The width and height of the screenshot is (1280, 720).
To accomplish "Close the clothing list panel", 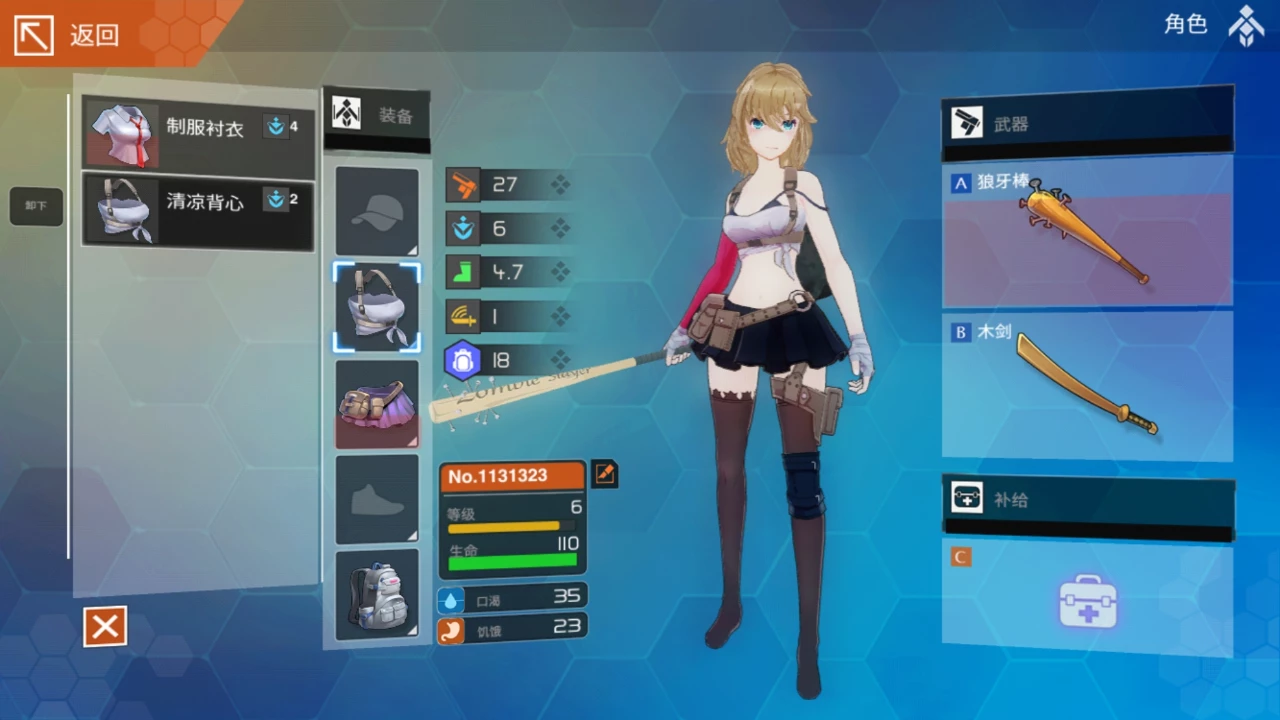I will pos(105,627).
